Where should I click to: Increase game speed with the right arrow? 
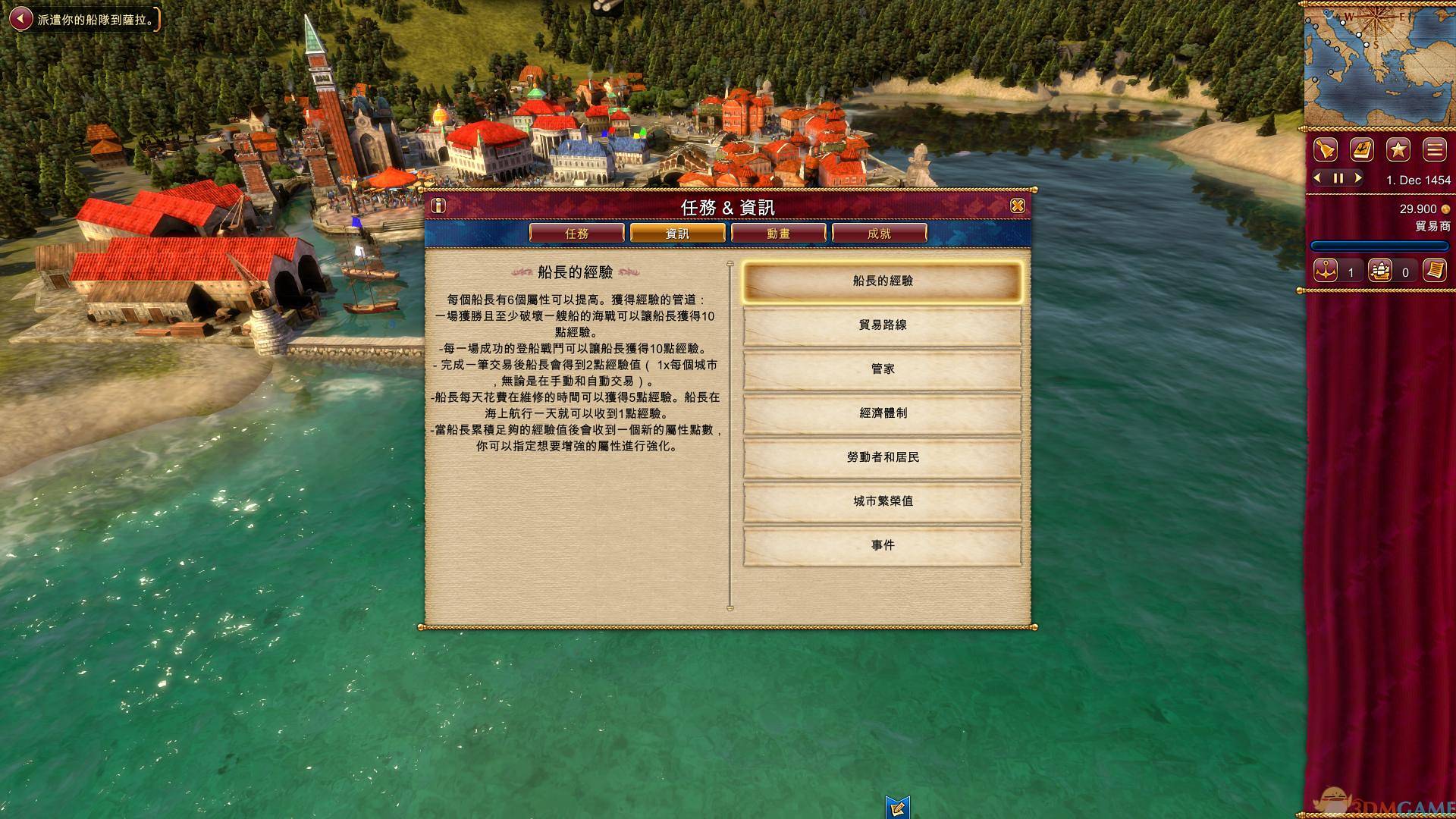pos(1357,178)
